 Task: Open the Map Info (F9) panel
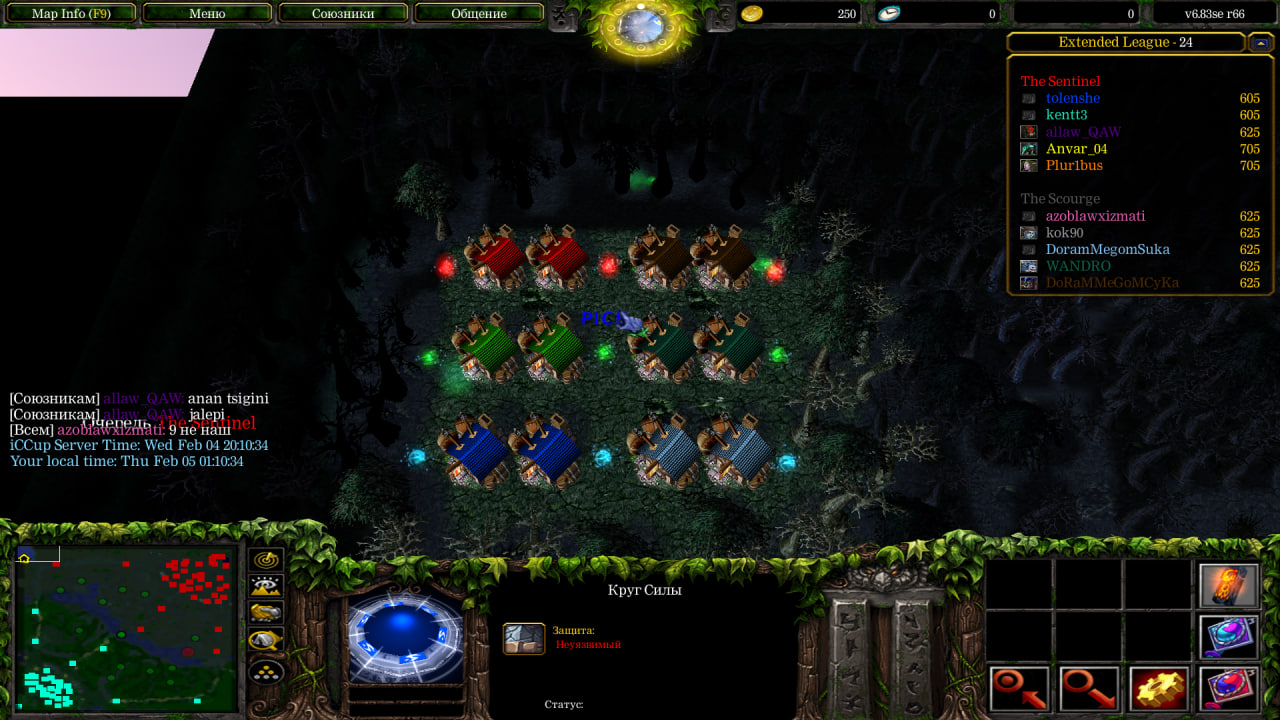(72, 14)
